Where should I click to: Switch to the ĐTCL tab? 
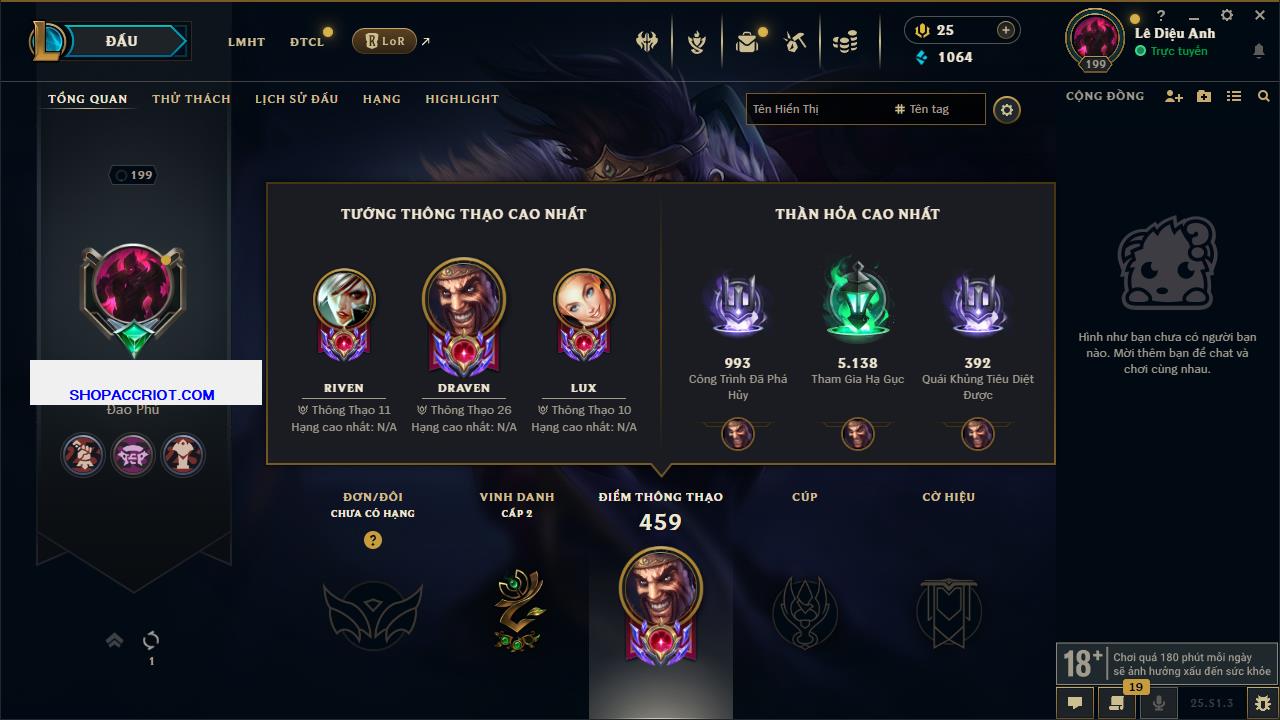pos(307,42)
